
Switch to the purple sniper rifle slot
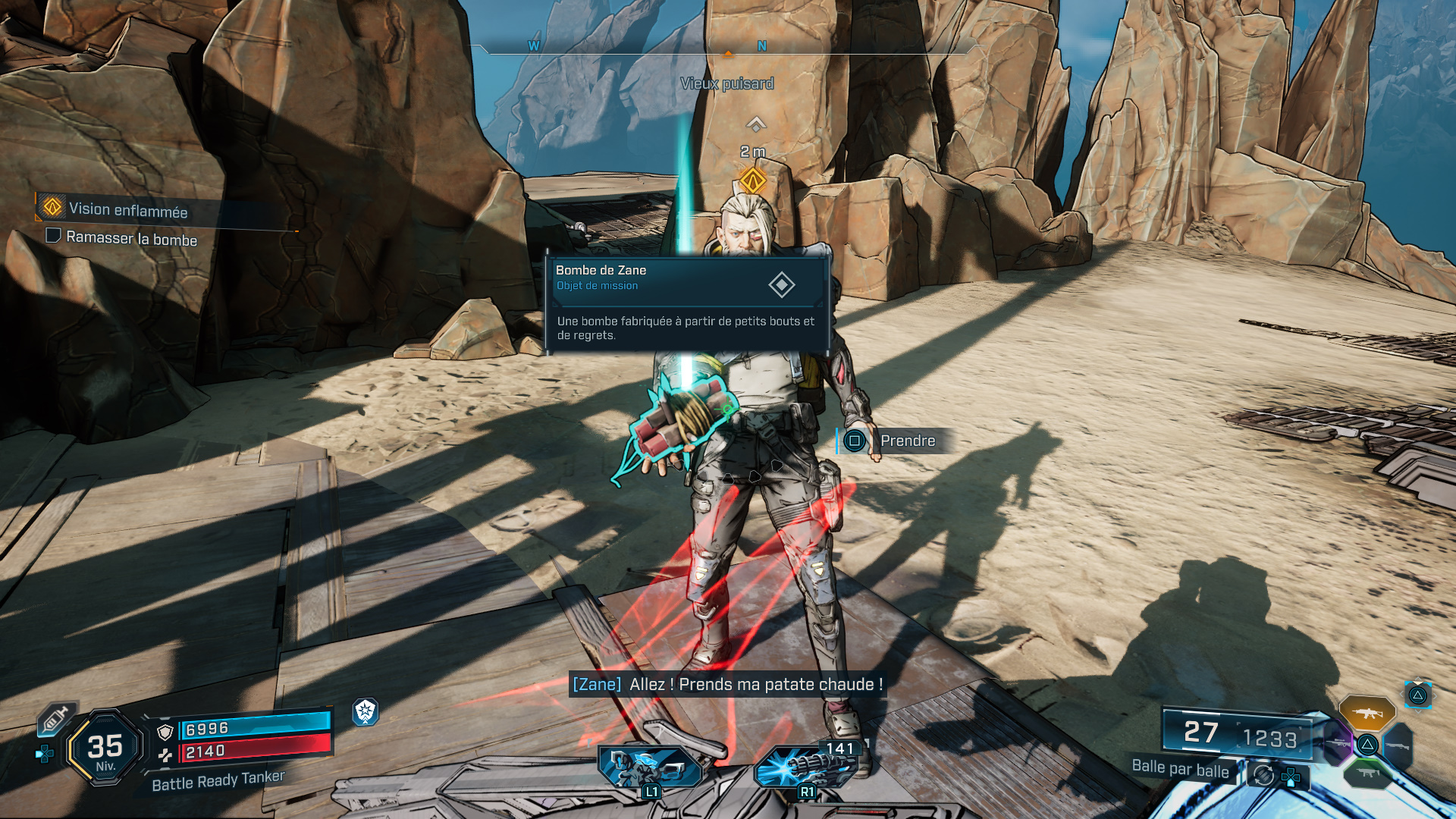[1337, 743]
